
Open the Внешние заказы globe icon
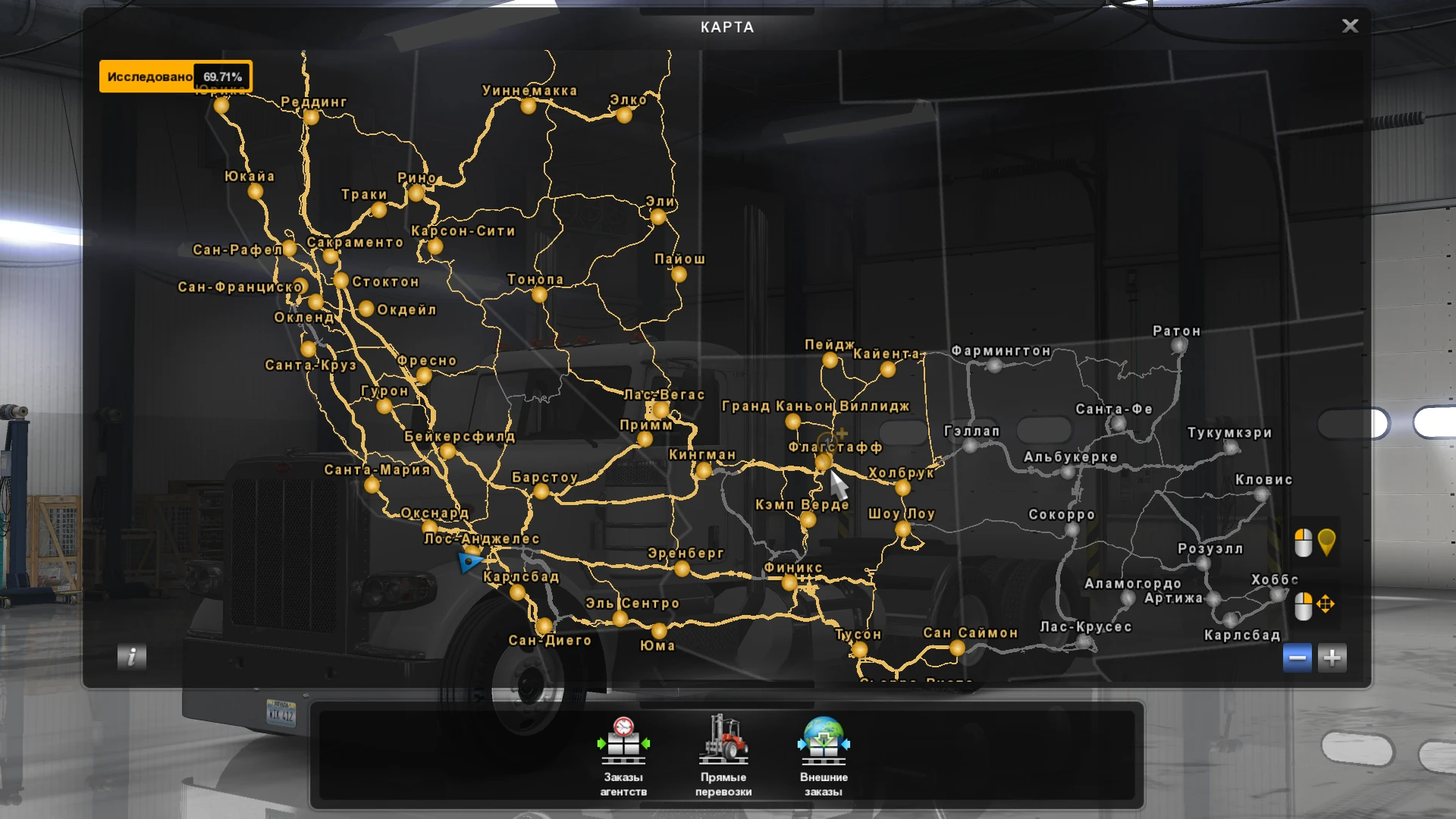click(825, 739)
